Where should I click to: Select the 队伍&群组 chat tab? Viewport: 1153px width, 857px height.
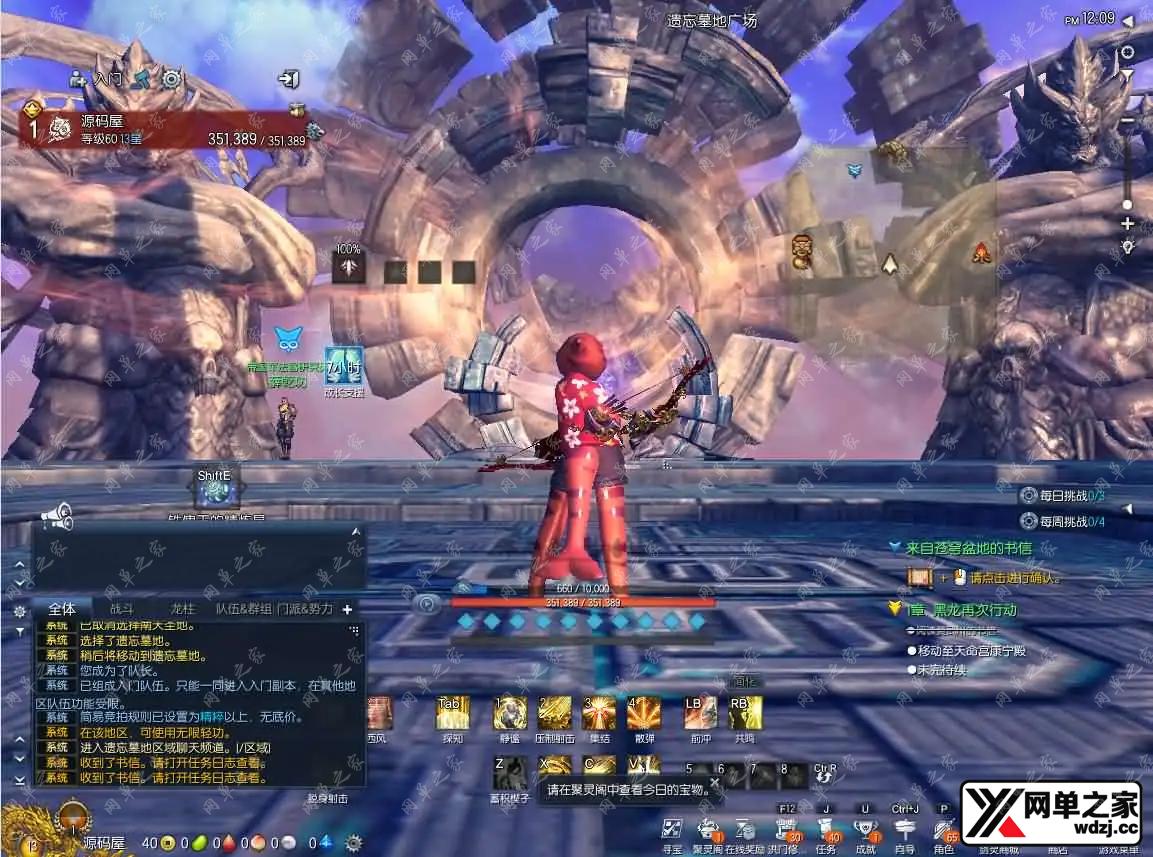[243, 608]
